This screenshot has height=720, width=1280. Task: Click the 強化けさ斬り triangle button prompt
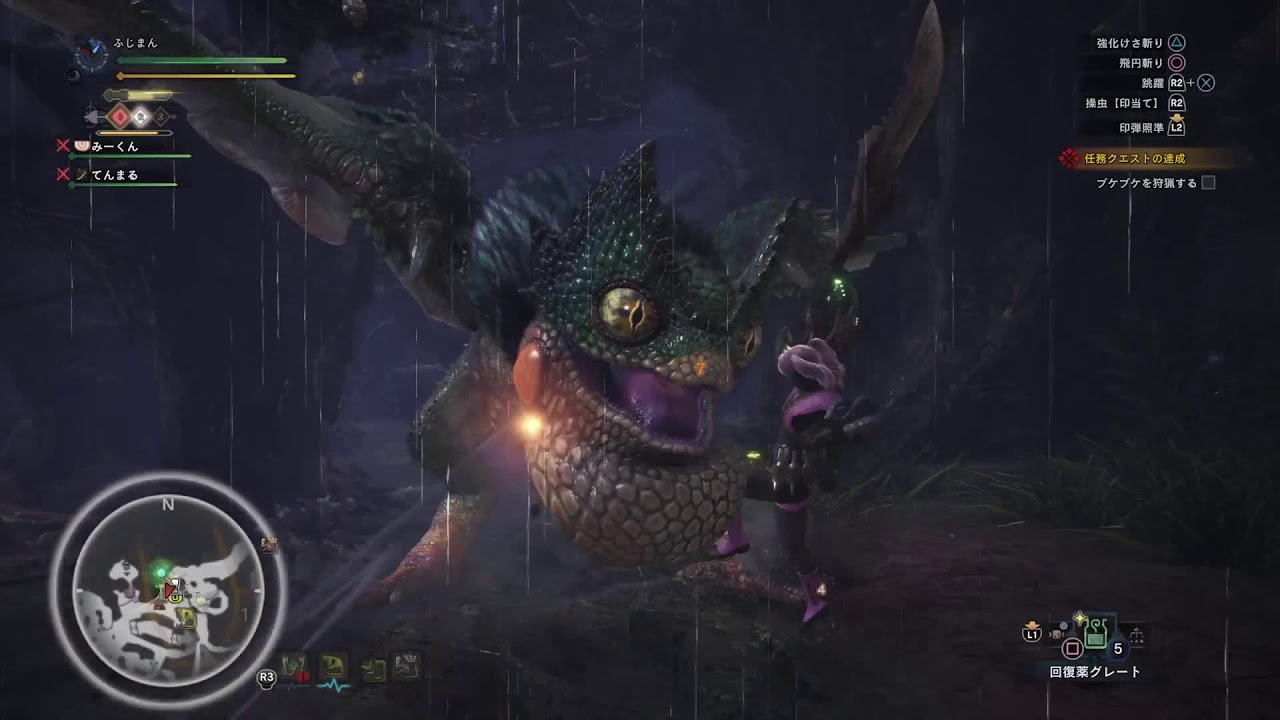pos(1178,43)
